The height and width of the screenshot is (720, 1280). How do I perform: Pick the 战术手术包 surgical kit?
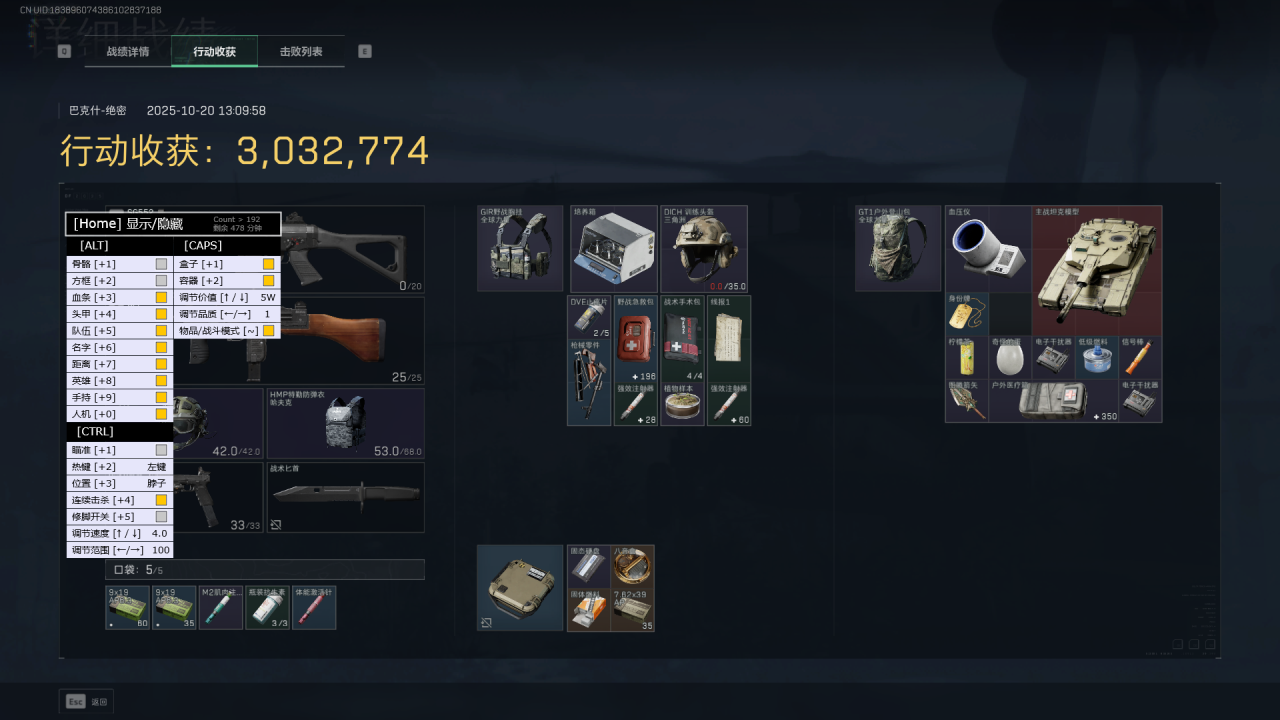click(x=682, y=340)
